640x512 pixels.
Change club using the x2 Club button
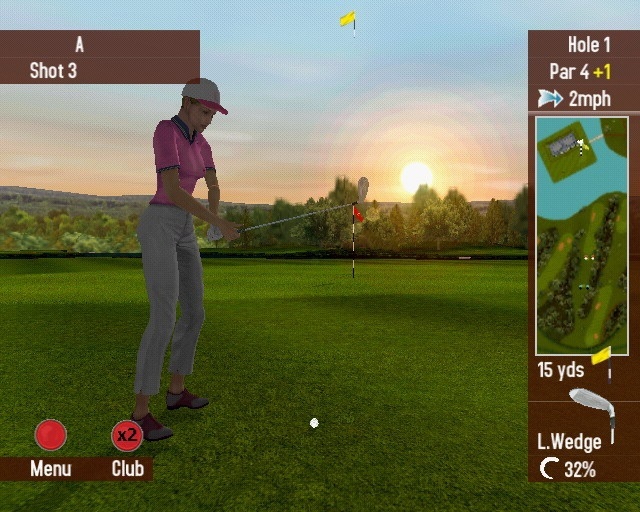(x=127, y=435)
